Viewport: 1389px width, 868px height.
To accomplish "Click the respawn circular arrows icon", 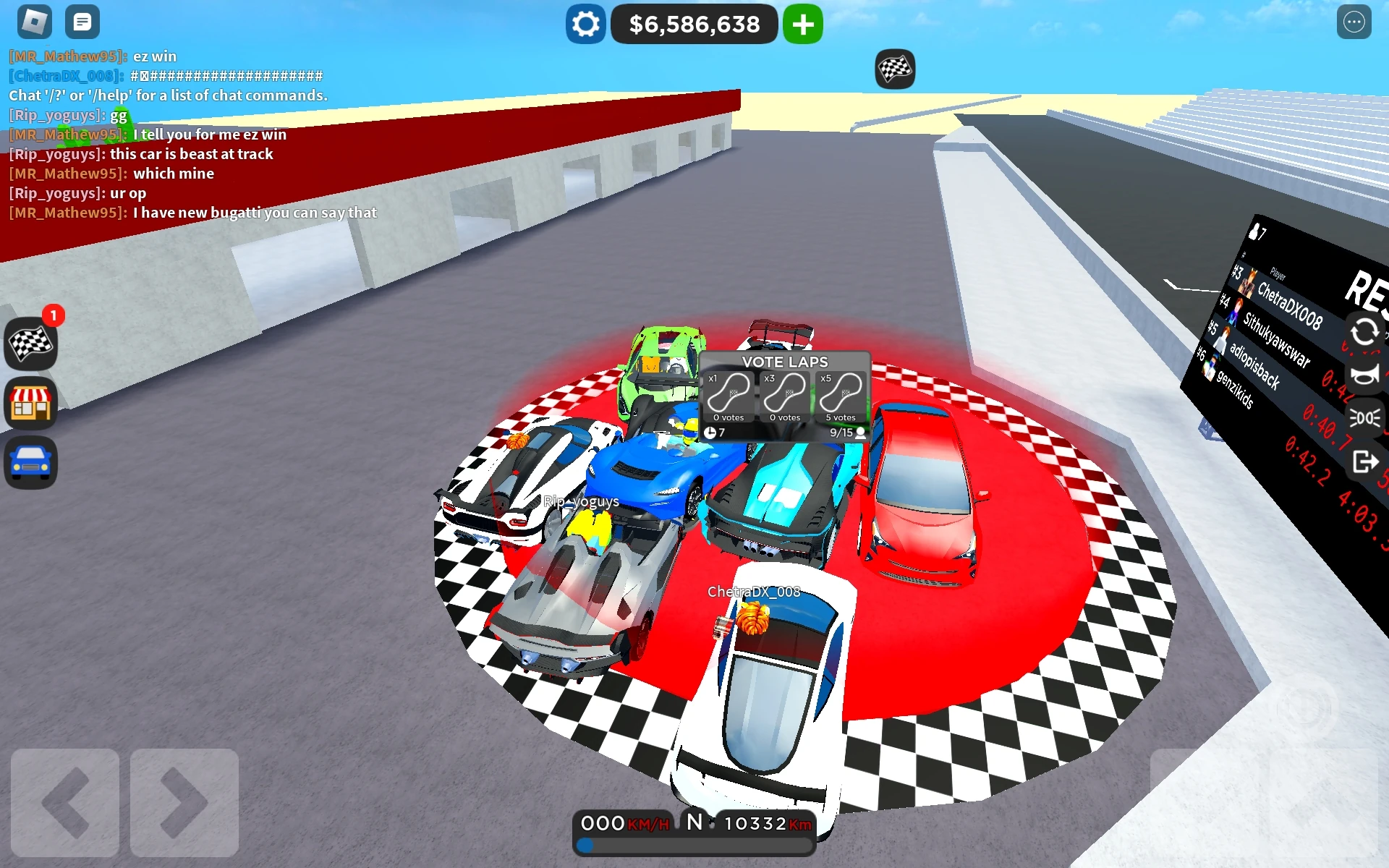I will click(1365, 333).
